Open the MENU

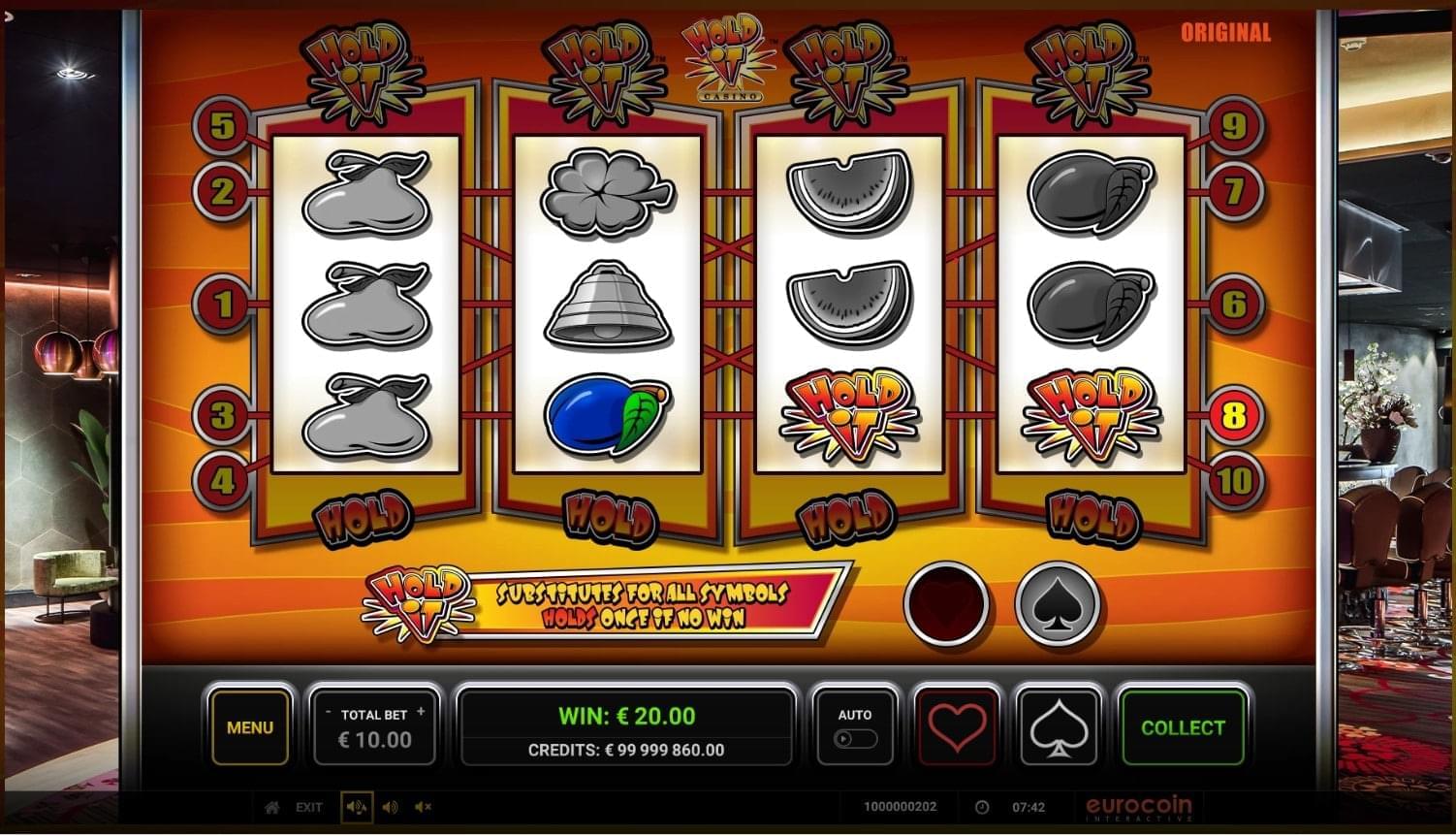[249, 728]
